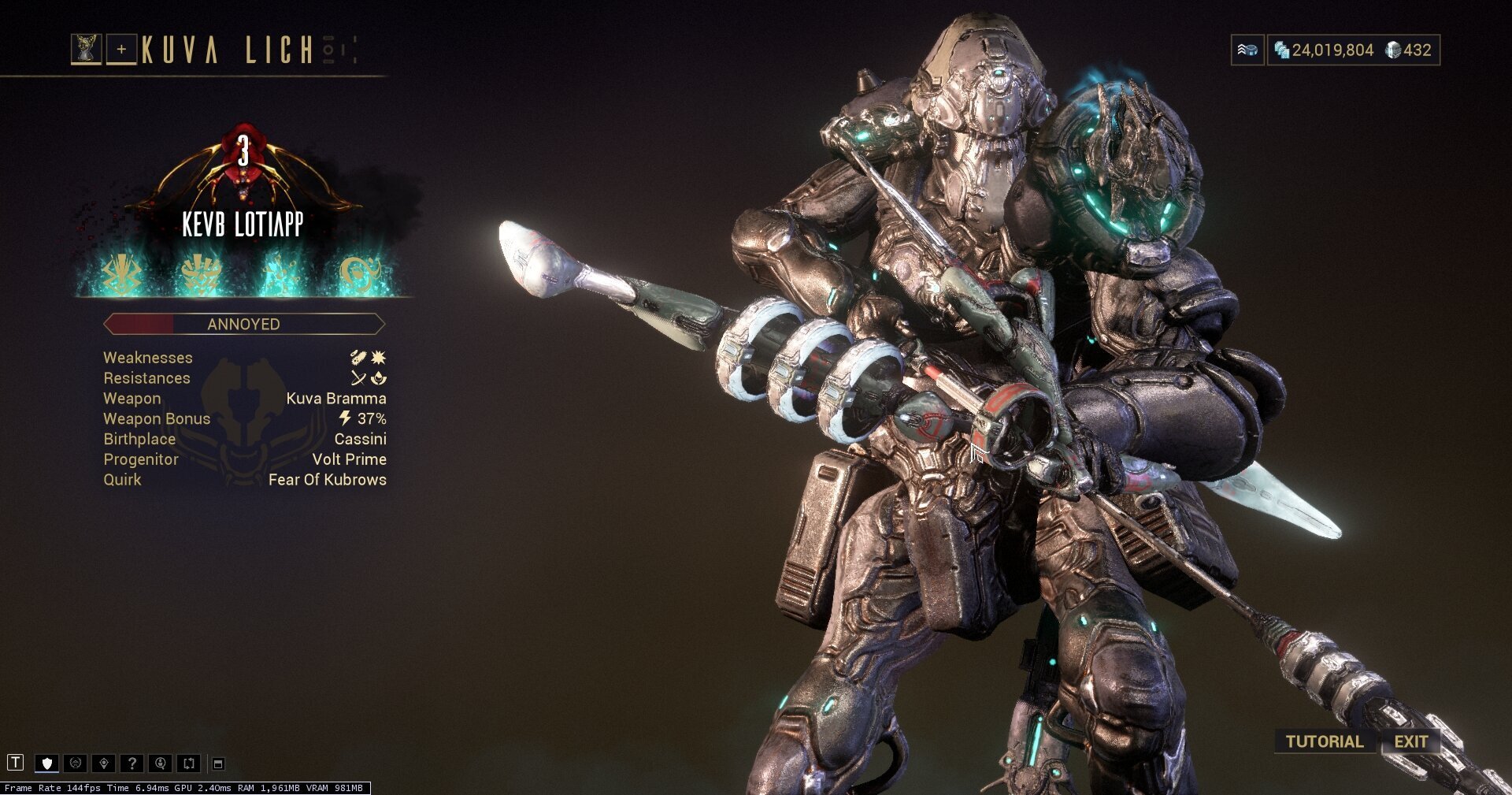Open the question mark help icon
Screen dimensions: 1512x795
click(x=132, y=763)
